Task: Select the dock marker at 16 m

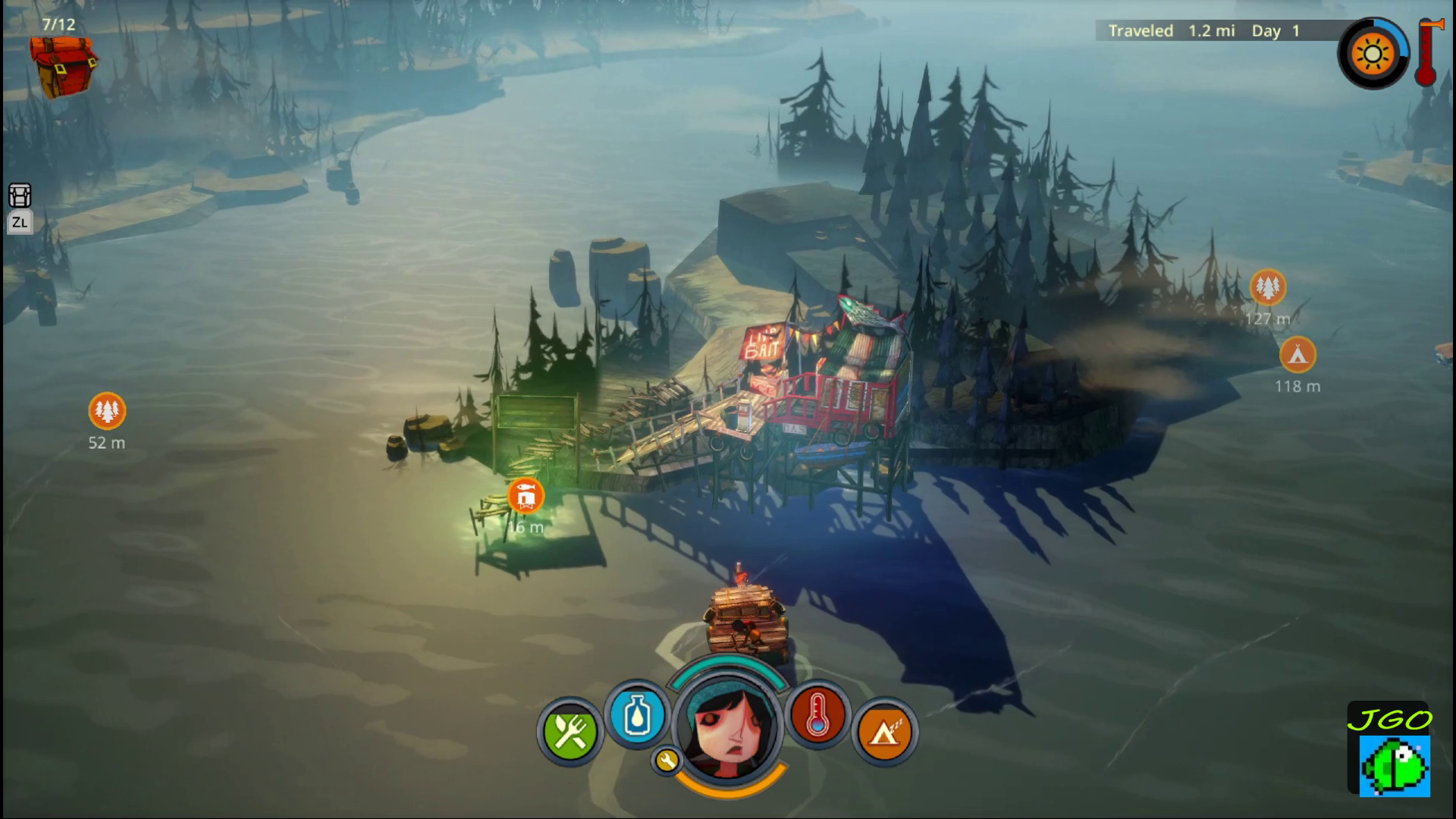Action: 526,496
